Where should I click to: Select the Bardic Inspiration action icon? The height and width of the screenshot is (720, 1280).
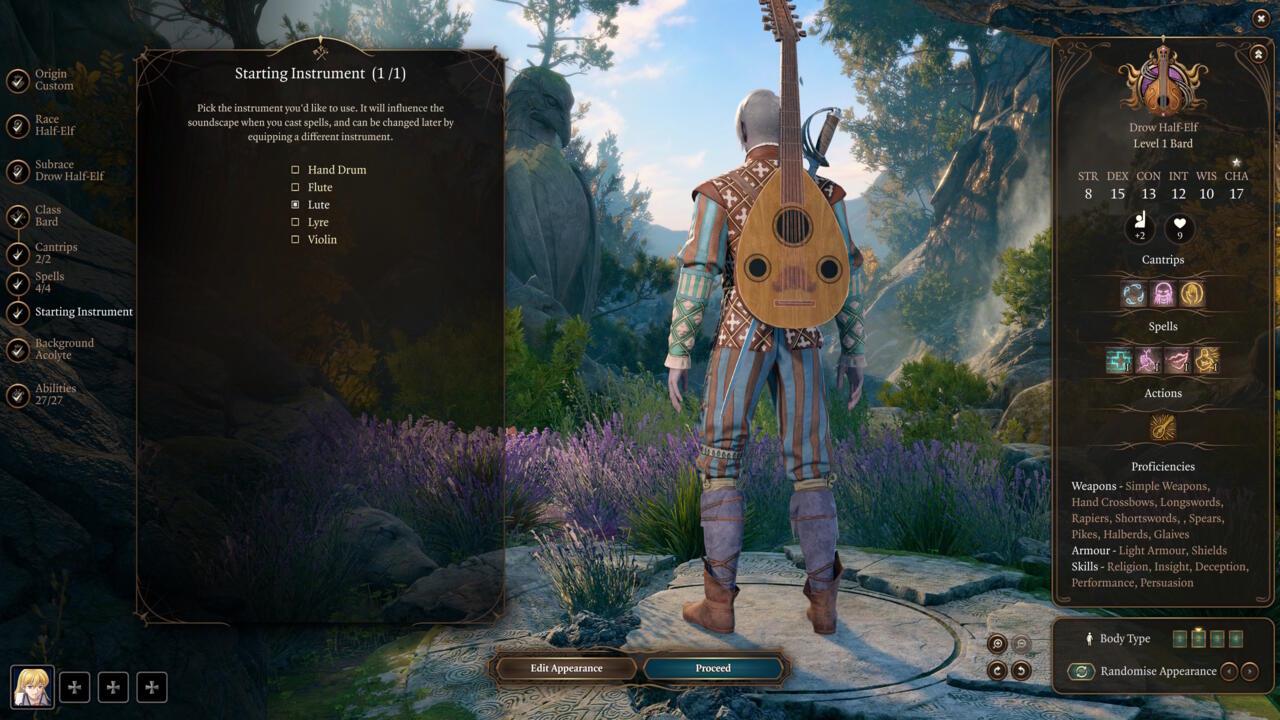[x=1162, y=427]
